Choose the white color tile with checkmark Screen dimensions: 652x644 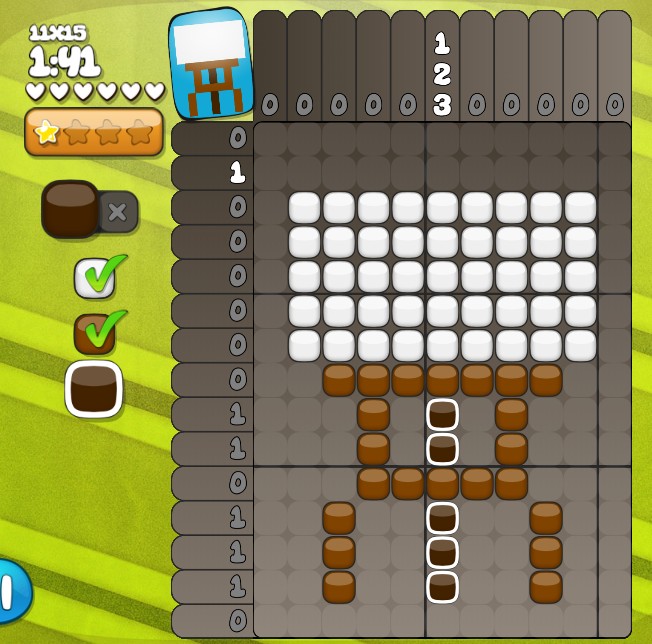(x=95, y=278)
